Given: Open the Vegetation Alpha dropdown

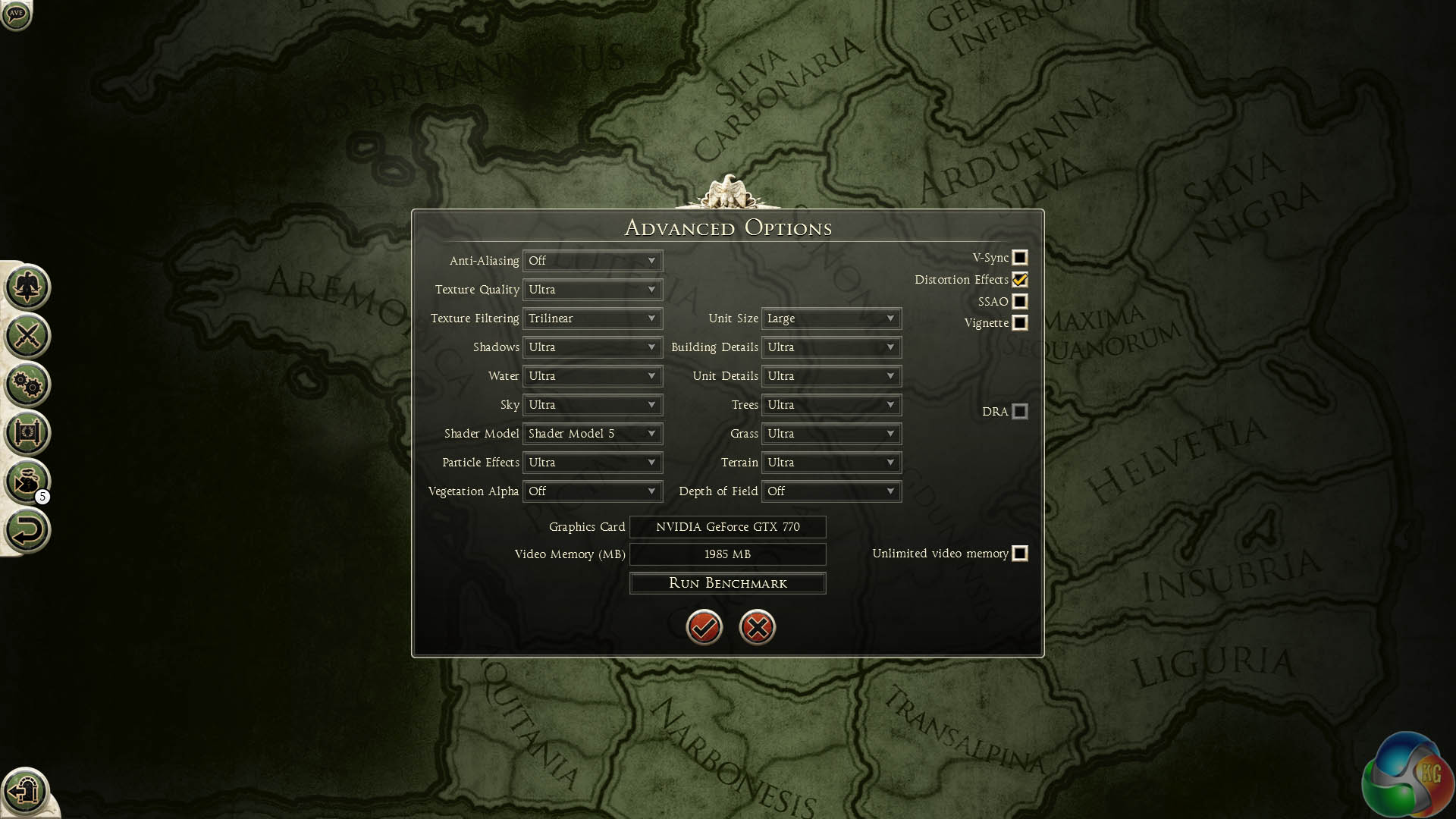Looking at the screenshot, I should (592, 491).
